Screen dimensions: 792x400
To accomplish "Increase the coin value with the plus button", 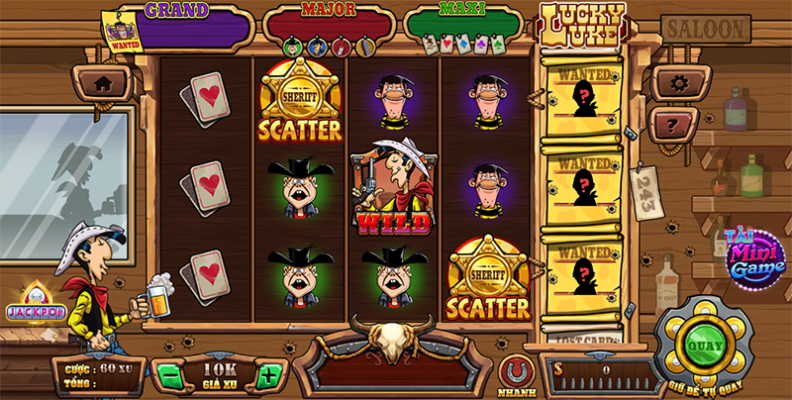I will (267, 377).
